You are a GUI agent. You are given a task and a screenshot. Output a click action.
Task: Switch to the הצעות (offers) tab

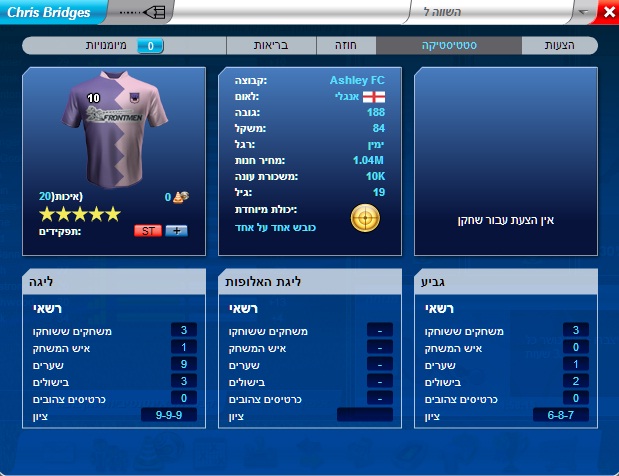pos(559,46)
